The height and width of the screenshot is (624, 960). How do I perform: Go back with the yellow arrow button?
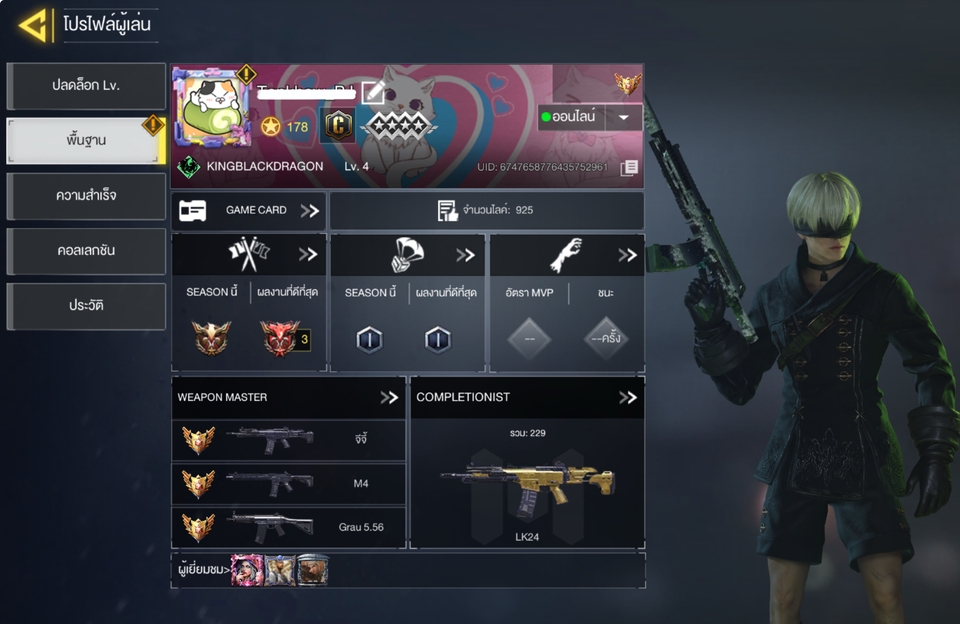pyautogui.click(x=34, y=25)
